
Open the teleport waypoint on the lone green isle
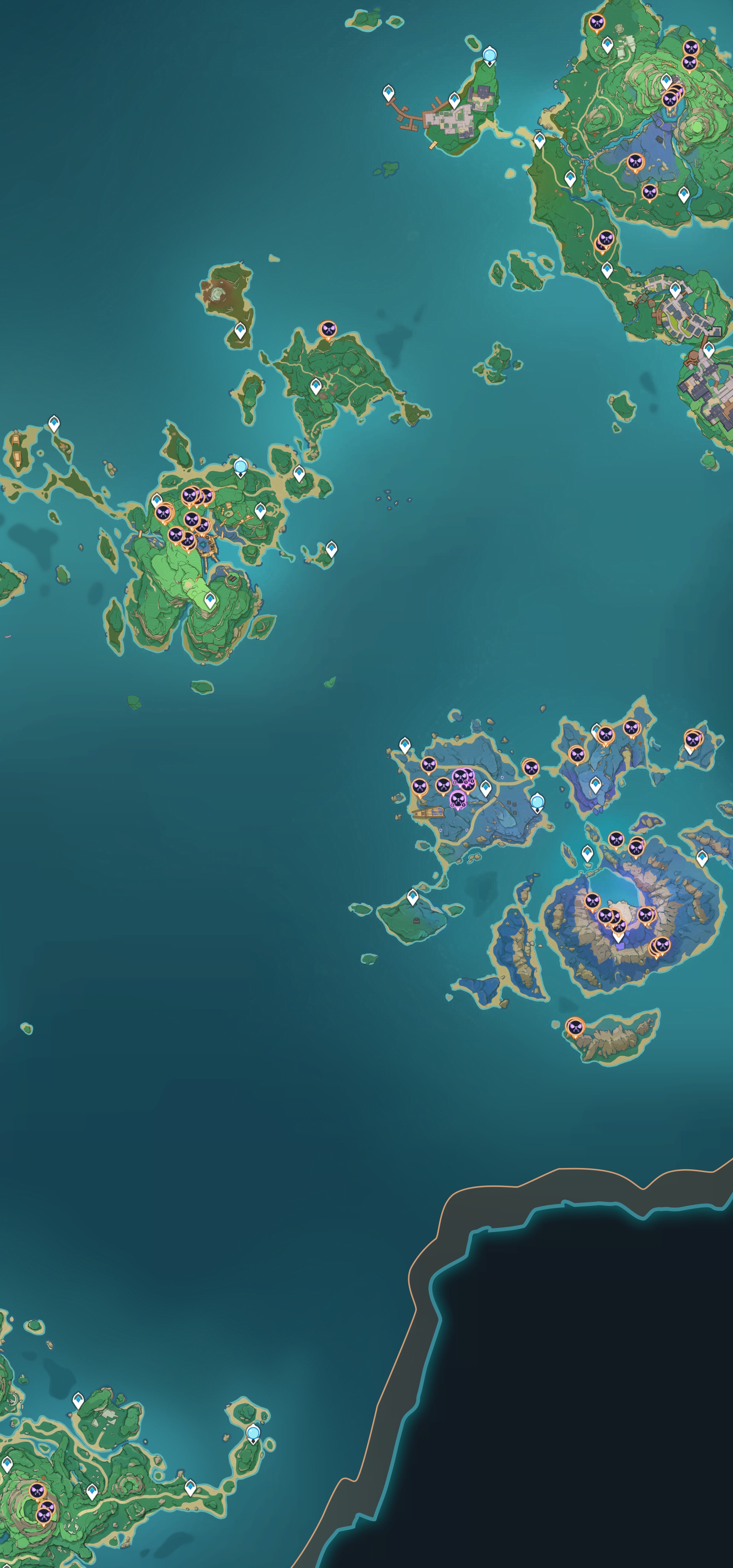point(413,896)
